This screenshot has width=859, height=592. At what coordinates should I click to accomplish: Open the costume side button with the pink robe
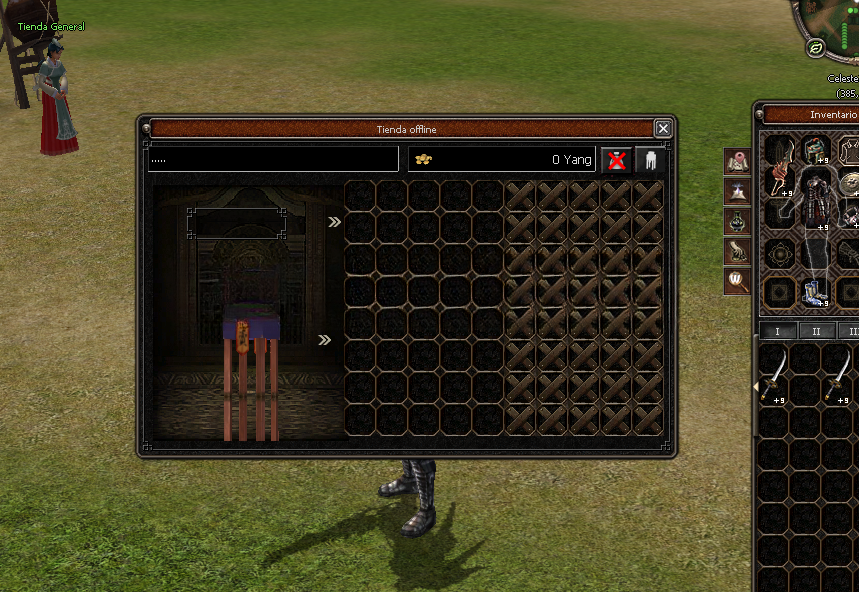click(738, 161)
